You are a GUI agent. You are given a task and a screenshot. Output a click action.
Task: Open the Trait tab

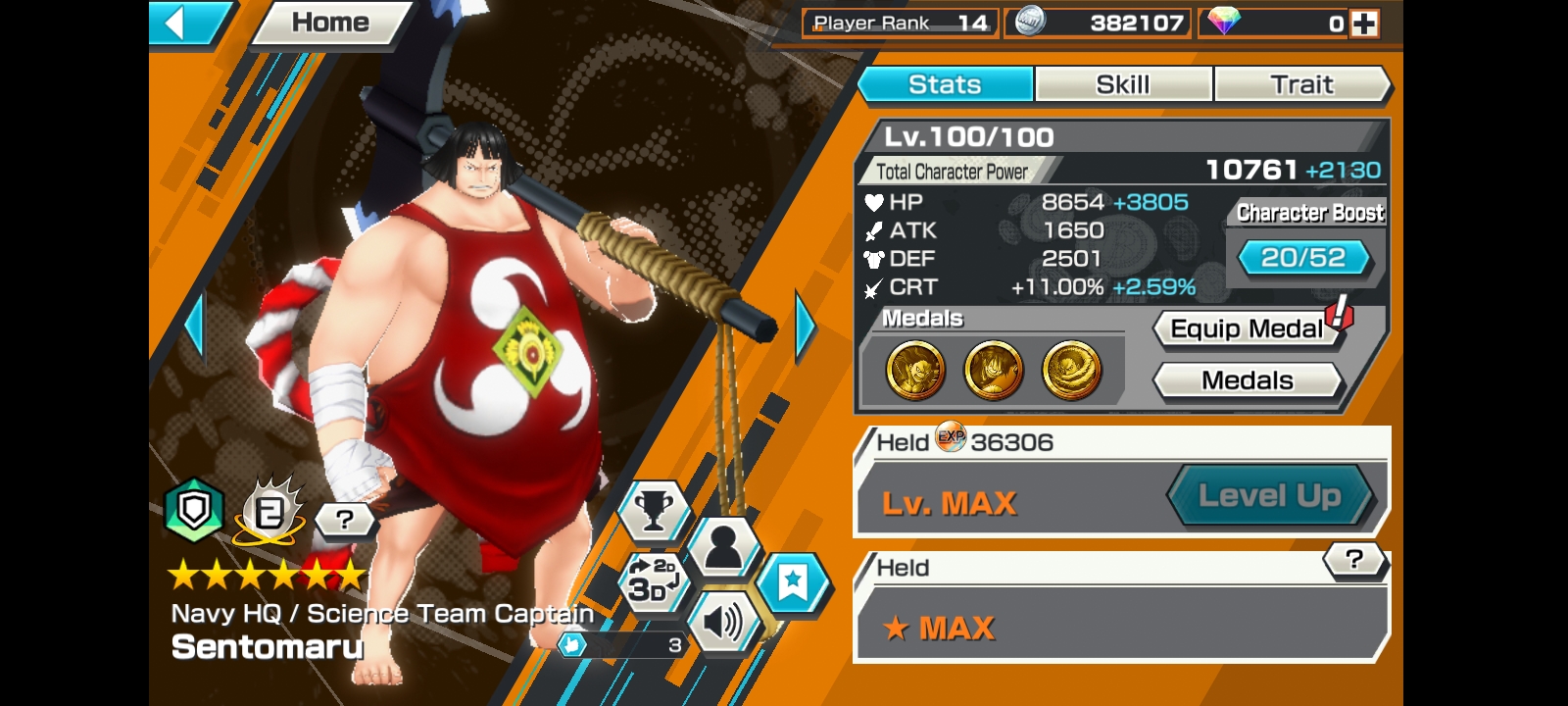1303,84
